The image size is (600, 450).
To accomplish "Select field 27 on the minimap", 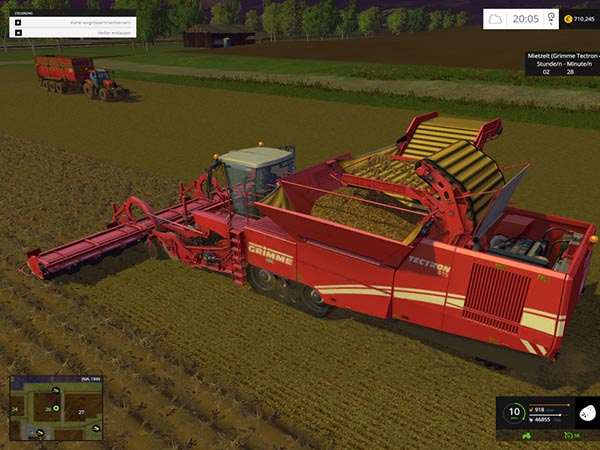I will [81, 410].
